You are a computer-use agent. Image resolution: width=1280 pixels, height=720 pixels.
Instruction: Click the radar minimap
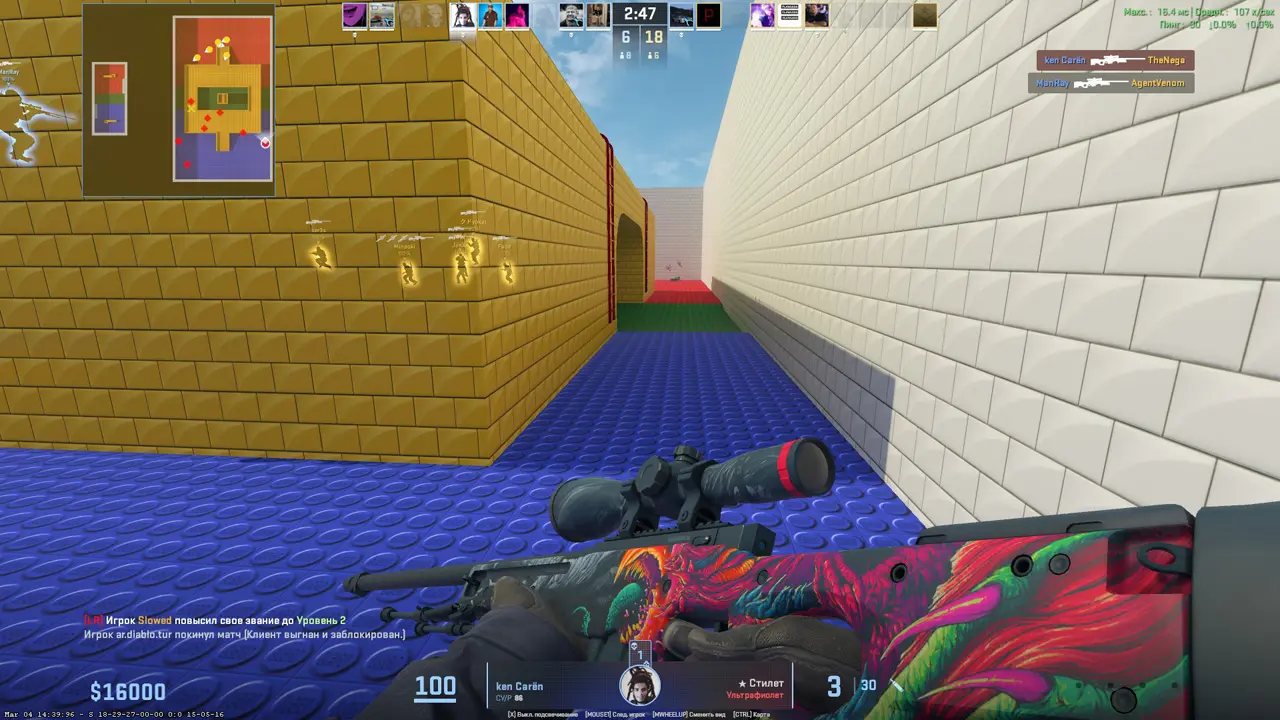[222, 98]
